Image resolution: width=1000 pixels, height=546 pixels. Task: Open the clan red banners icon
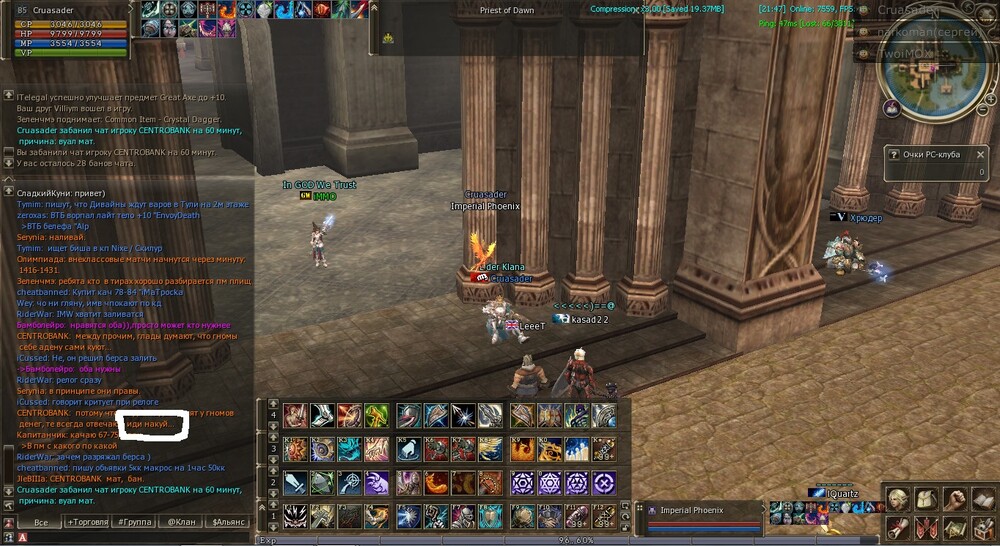click(926, 527)
